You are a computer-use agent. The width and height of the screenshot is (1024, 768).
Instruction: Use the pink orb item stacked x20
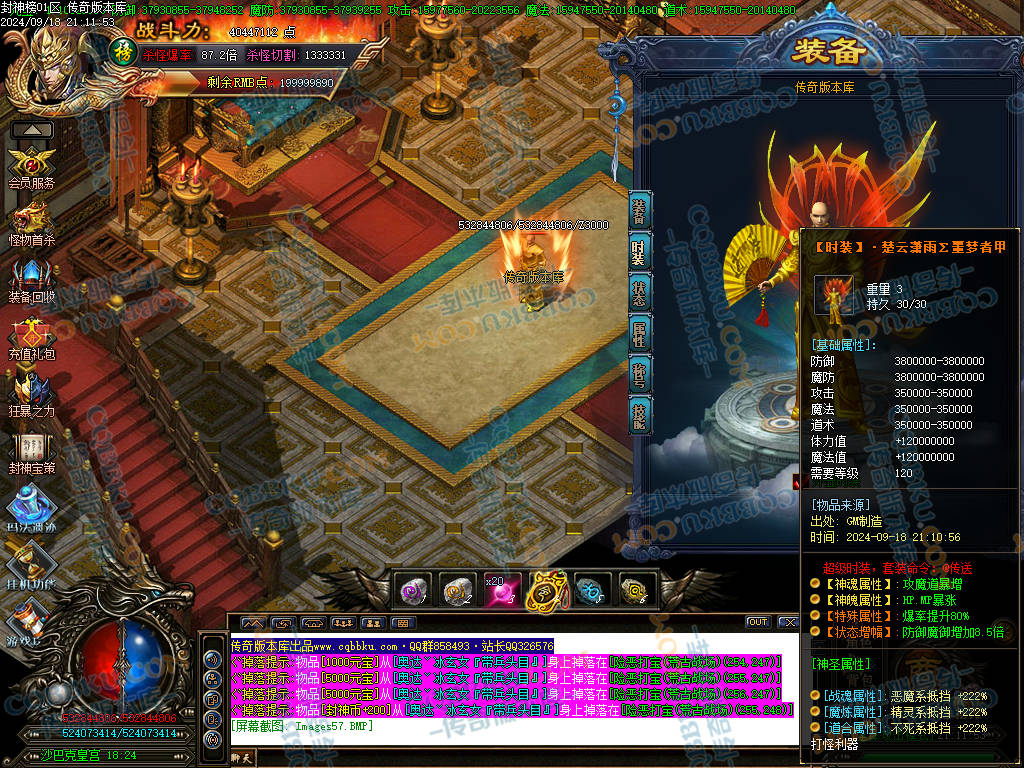pyautogui.click(x=502, y=591)
